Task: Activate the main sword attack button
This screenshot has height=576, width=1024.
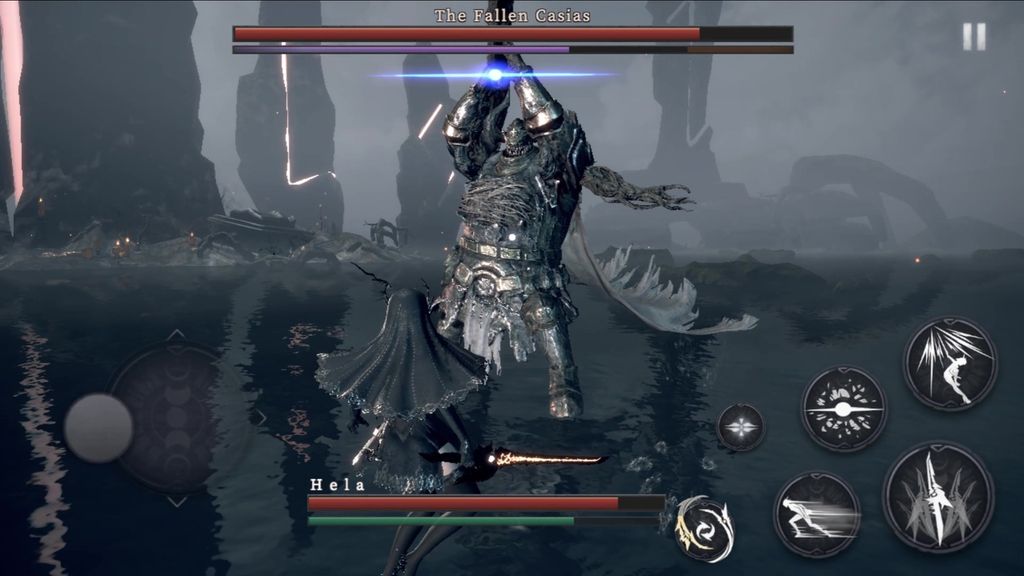Action: point(937,497)
